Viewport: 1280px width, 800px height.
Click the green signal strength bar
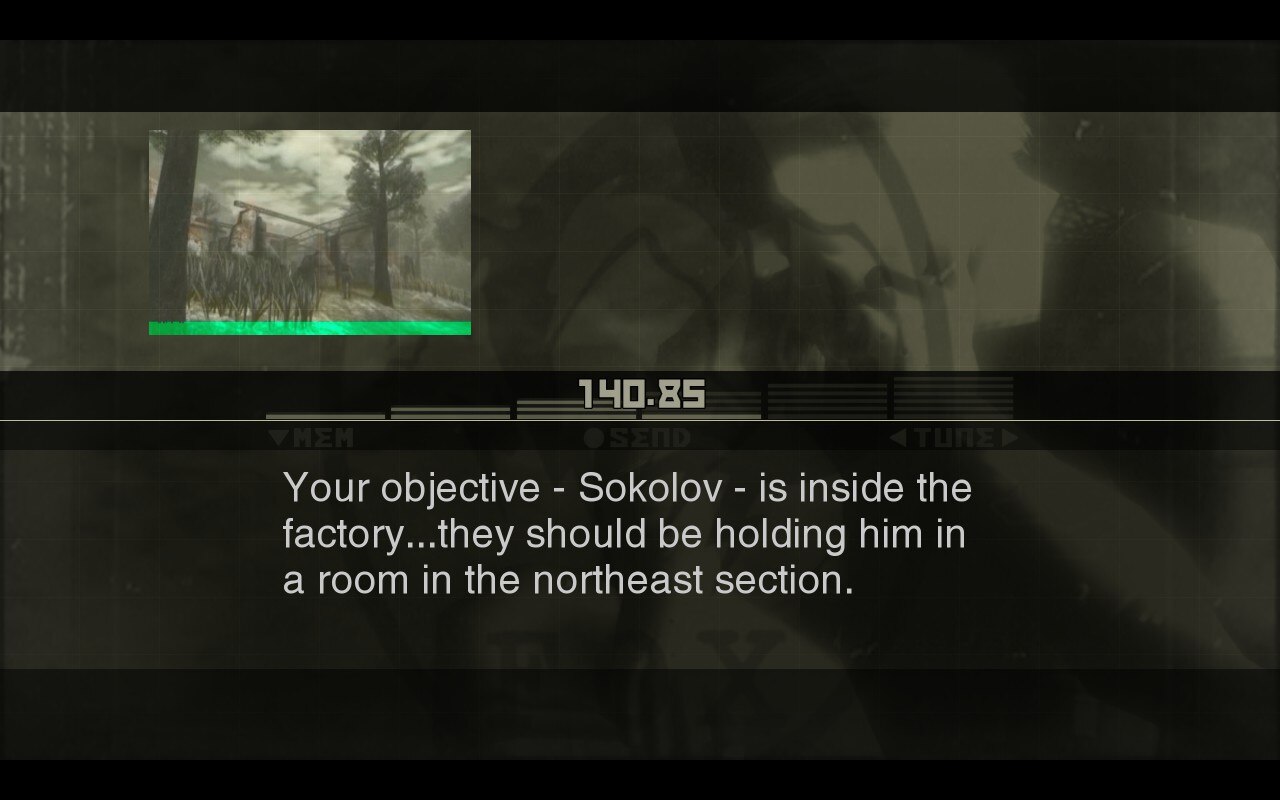pos(310,328)
